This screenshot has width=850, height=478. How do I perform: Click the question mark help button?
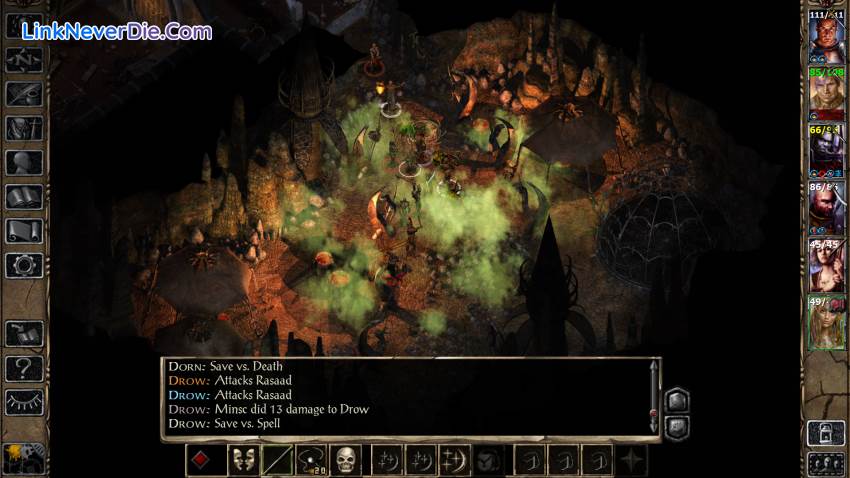coord(24,367)
